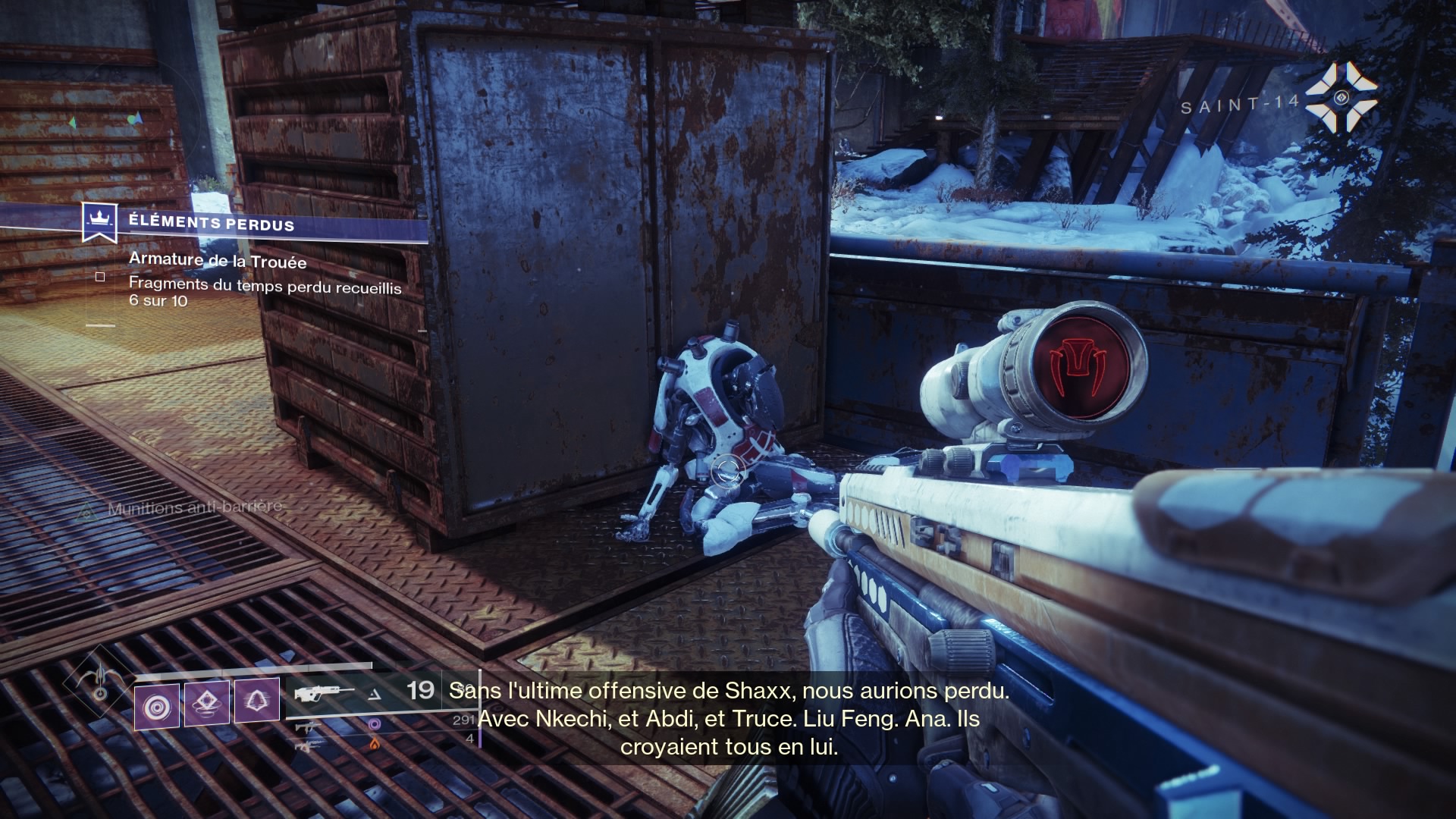
Task: Use the melee ability icon
Action: (207, 704)
